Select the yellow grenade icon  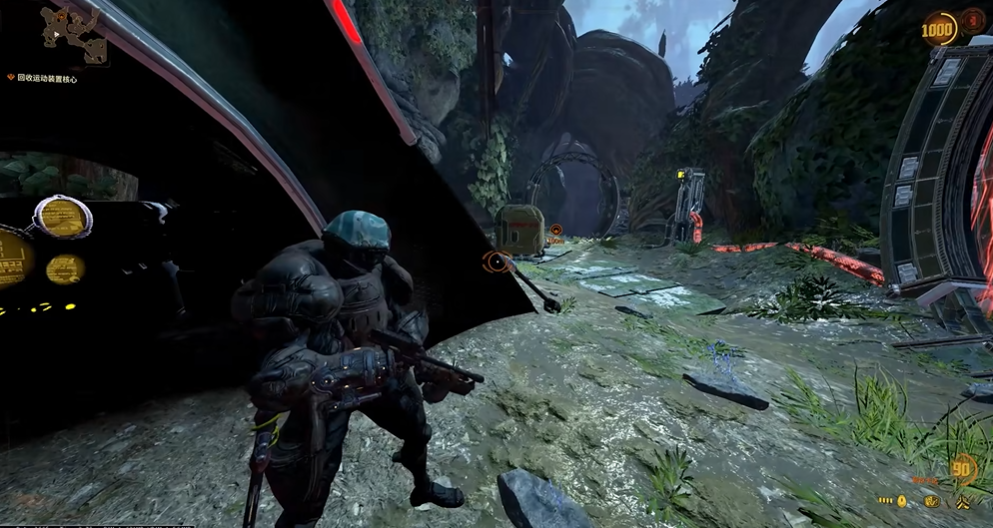[x=901, y=500]
